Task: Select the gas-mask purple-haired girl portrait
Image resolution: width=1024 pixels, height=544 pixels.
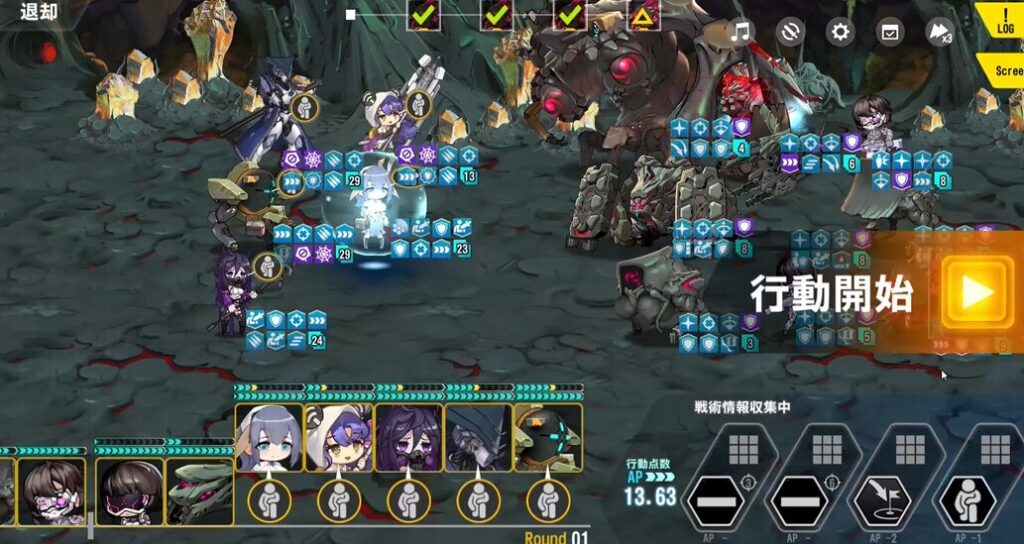Action: 408,438
